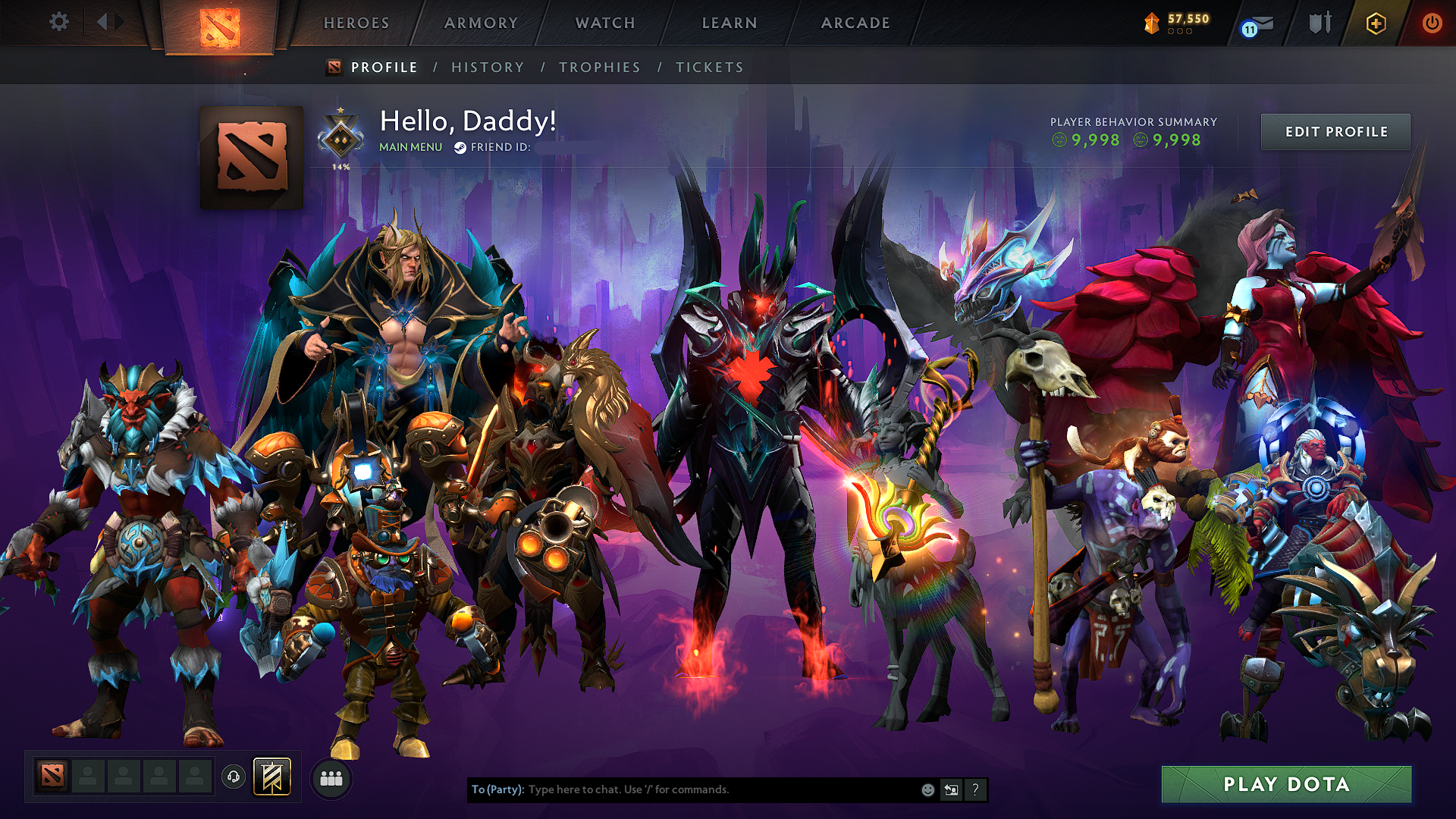Image resolution: width=1456 pixels, height=819 pixels.
Task: Switch to the History tab
Action: click(x=488, y=67)
